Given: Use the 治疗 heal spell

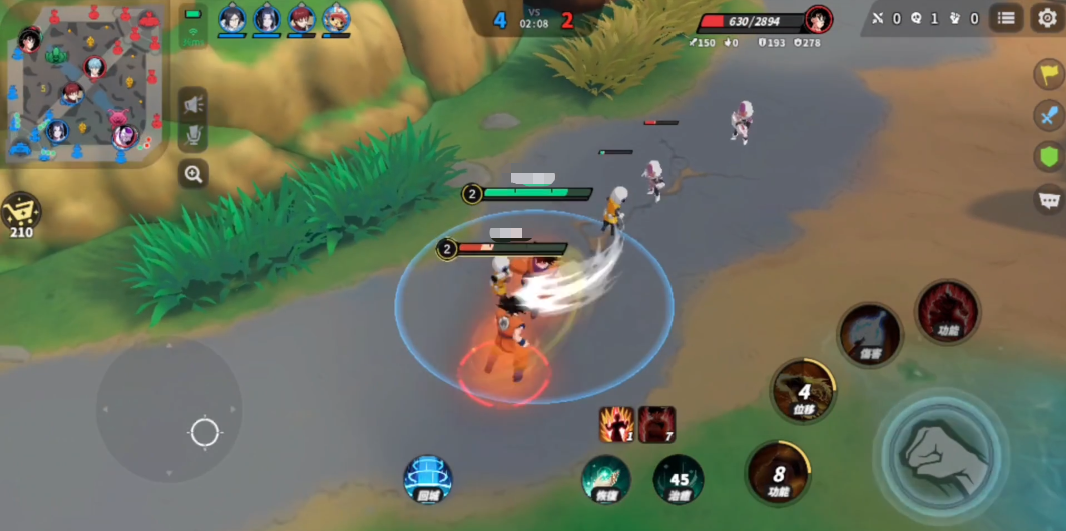Looking at the screenshot, I should (x=679, y=479).
